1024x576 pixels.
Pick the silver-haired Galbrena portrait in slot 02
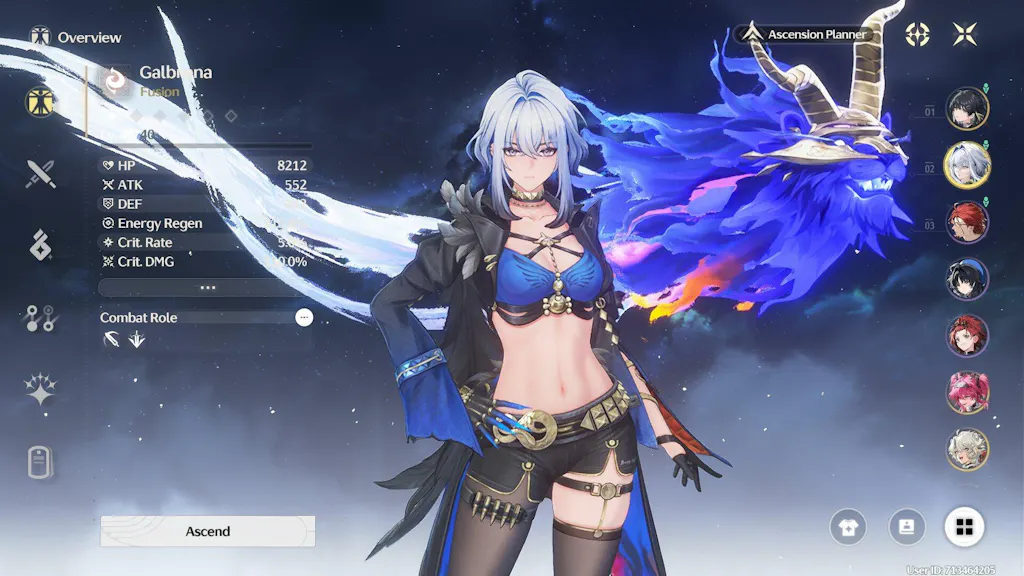coord(967,165)
